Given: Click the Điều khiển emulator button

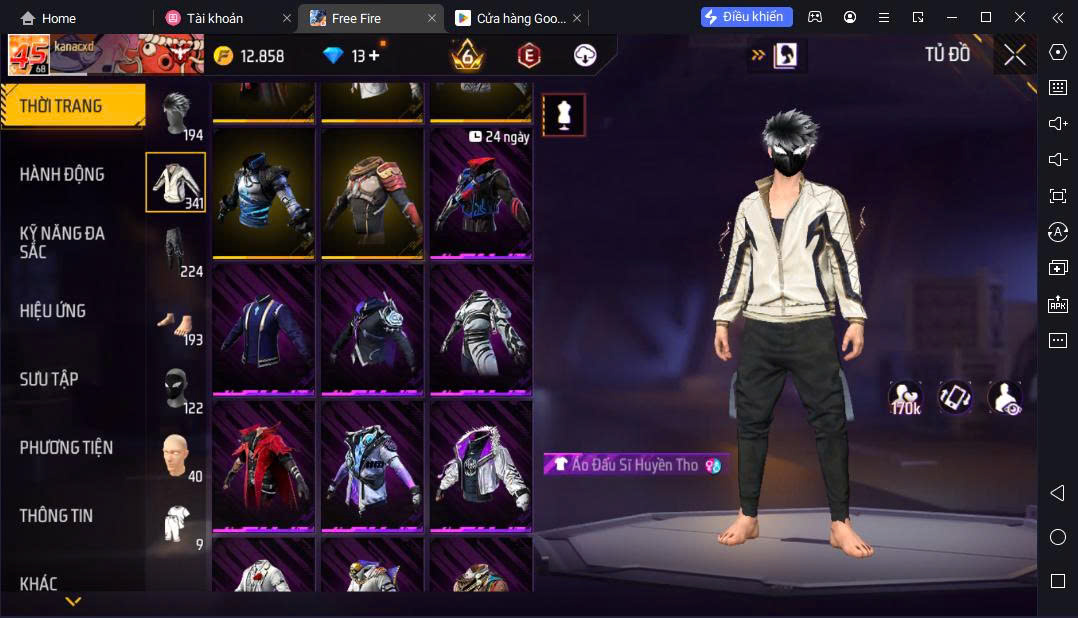Looking at the screenshot, I should (x=747, y=17).
